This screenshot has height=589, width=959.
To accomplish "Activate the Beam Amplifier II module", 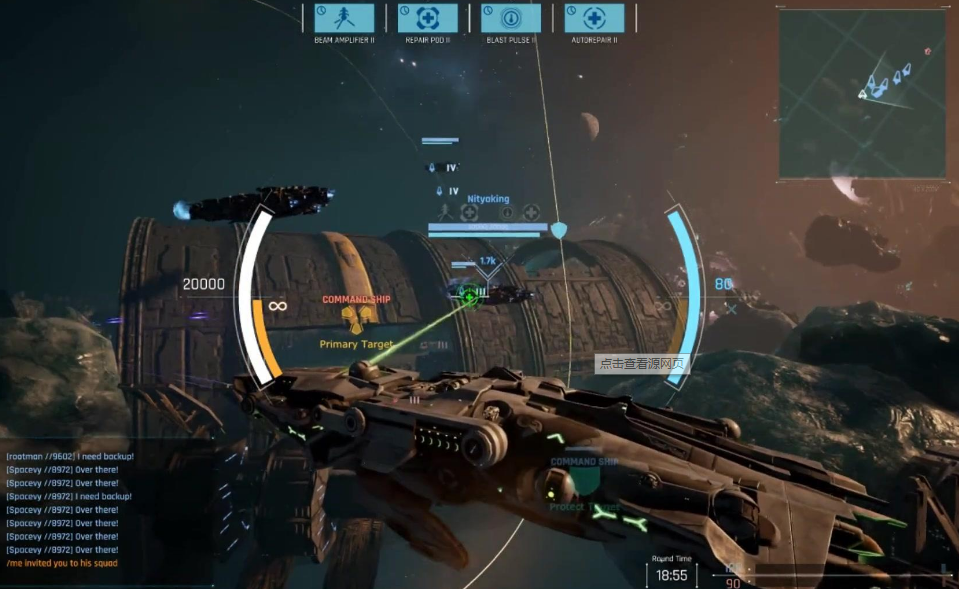I will 344,18.
